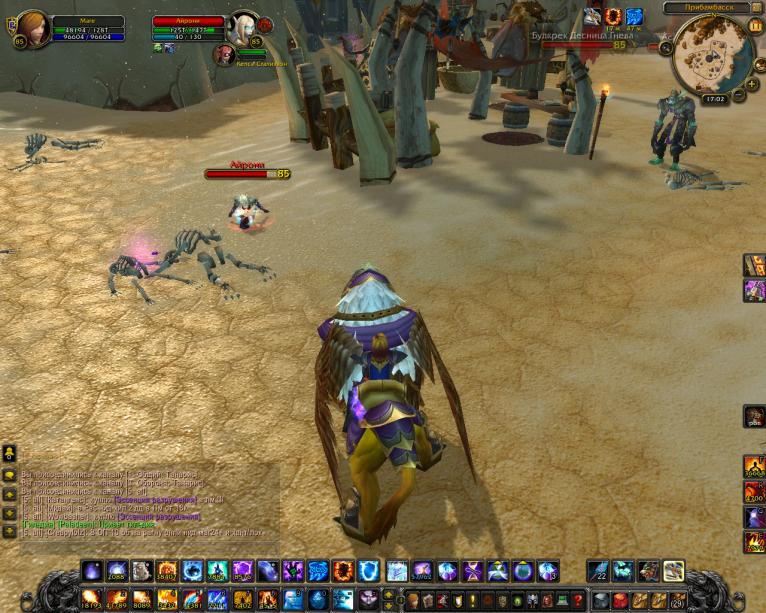Click the blue frost buff icon
The image size is (766, 613).
634,16
